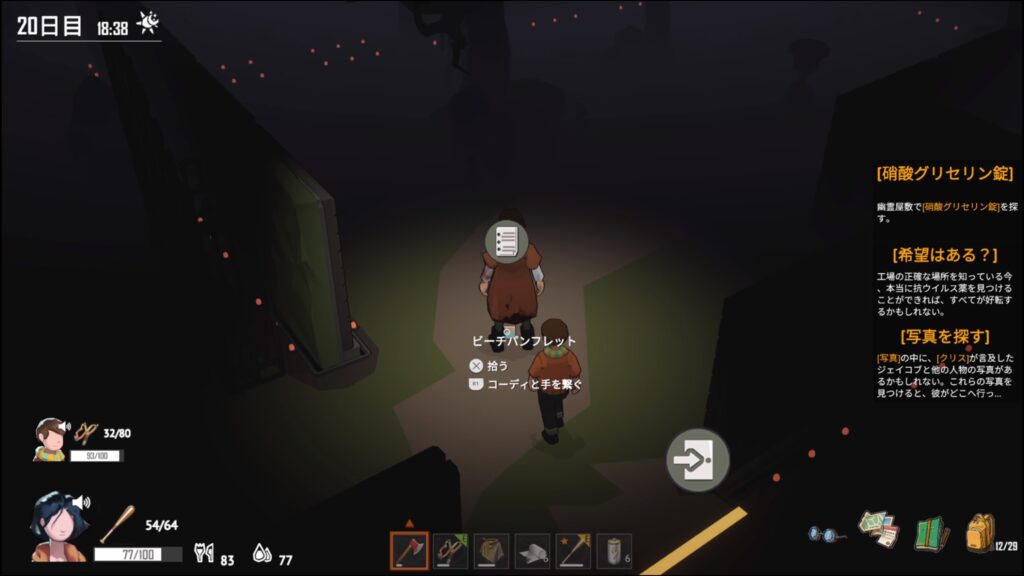Screen dimensions: 1024x576
Task: Open the 希望はある？ quest entry
Action: tap(944, 254)
